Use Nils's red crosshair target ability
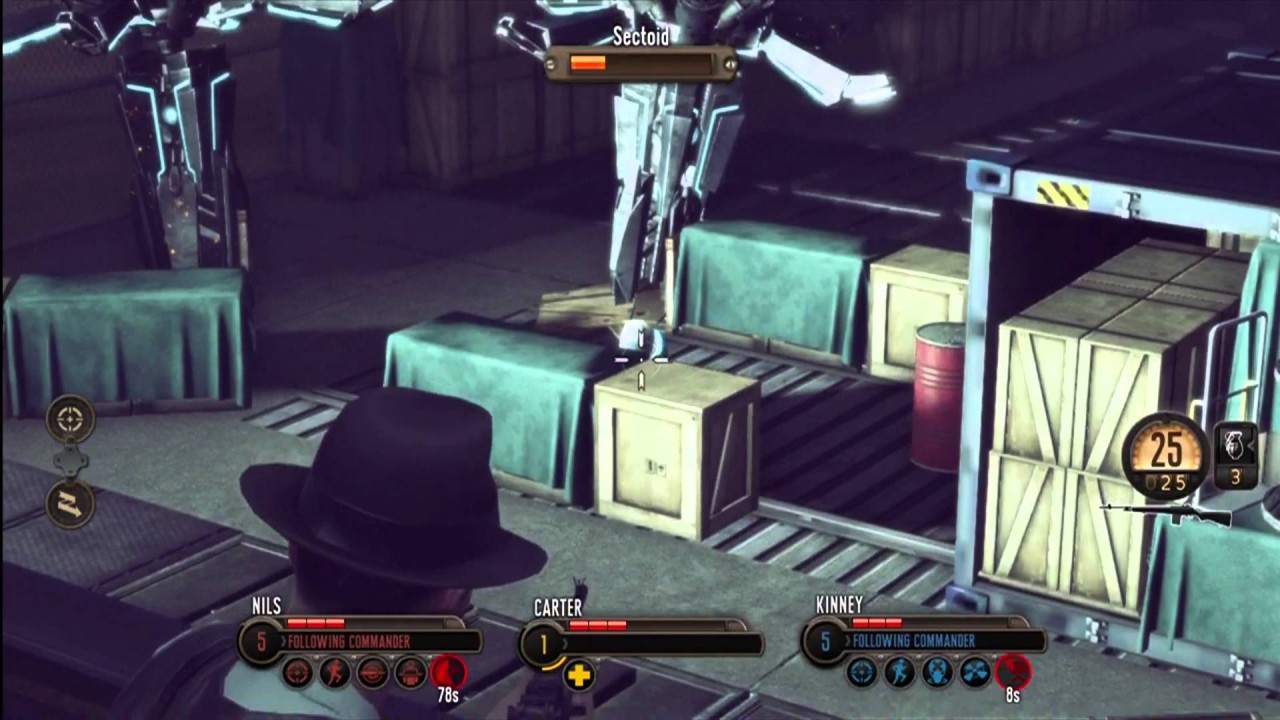This screenshot has height=720, width=1280. [297, 673]
